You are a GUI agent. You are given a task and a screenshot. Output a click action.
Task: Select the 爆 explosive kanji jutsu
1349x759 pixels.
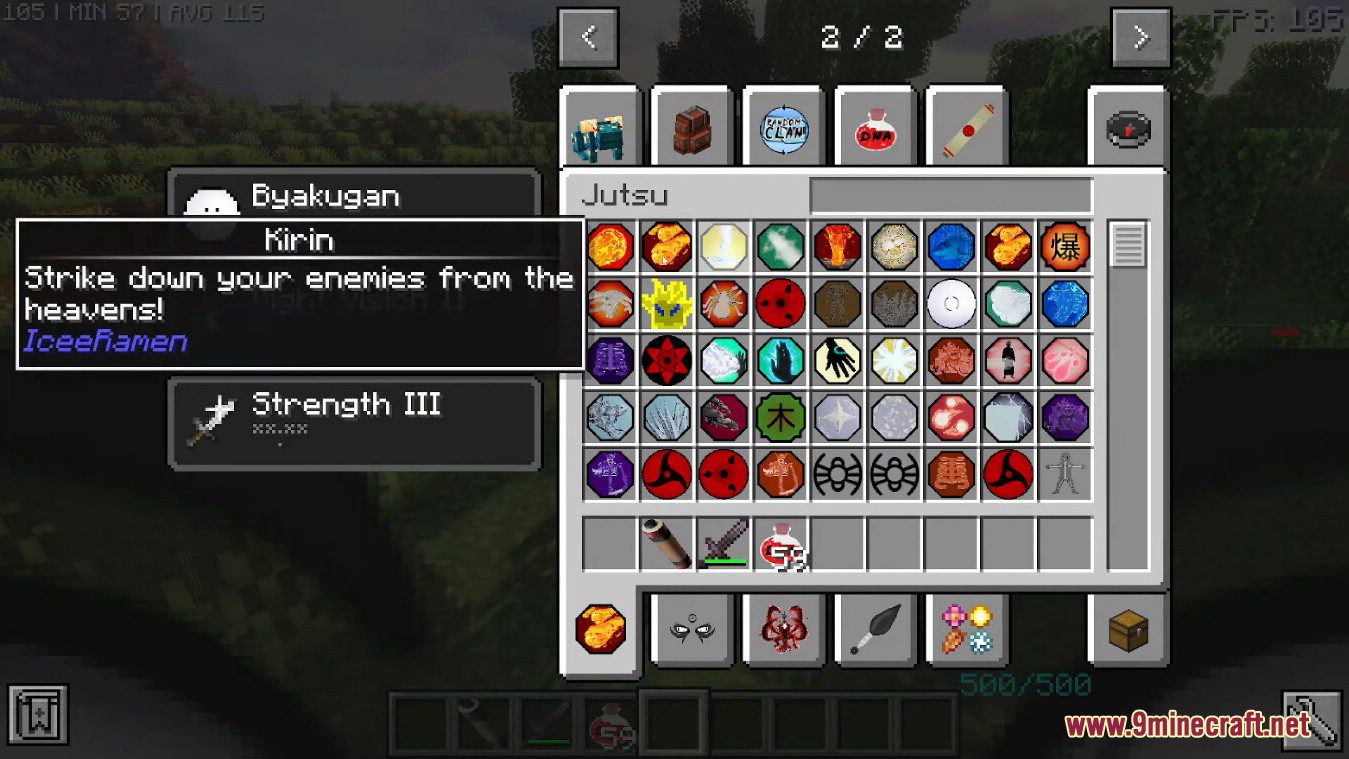(1065, 247)
